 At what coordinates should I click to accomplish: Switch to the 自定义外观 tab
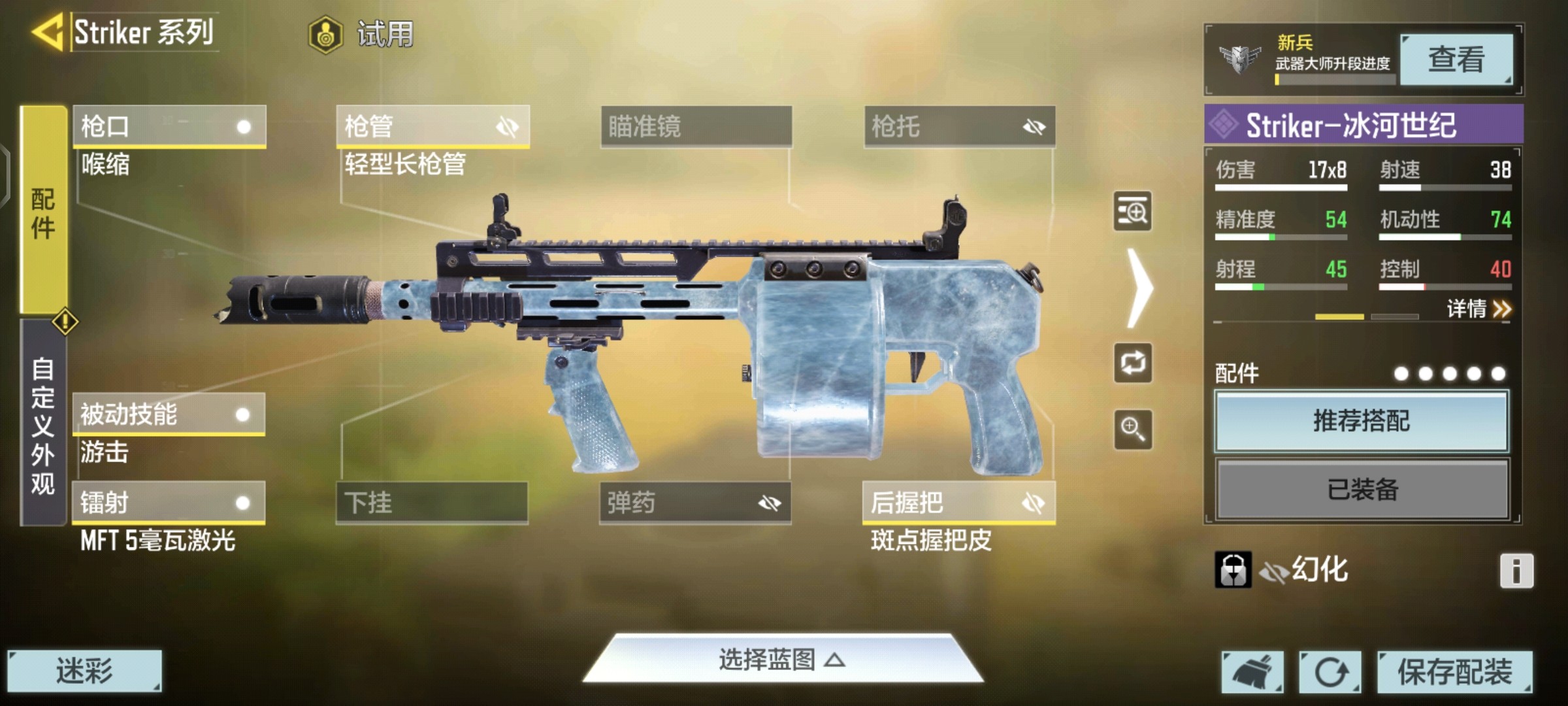(43, 425)
